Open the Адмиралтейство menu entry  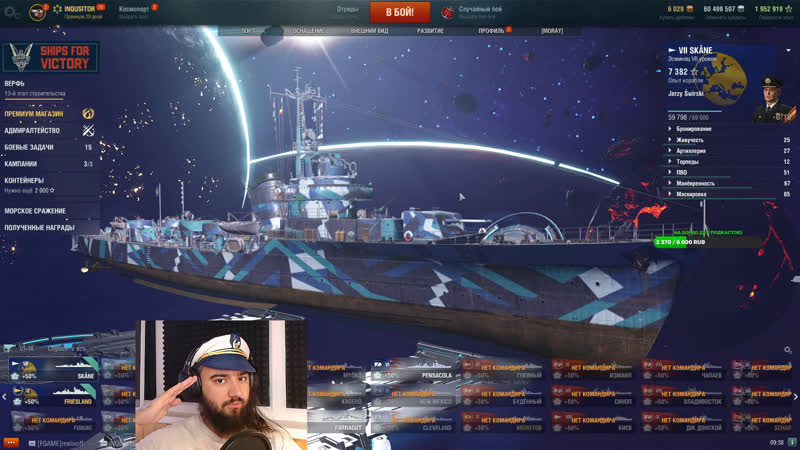coord(32,130)
